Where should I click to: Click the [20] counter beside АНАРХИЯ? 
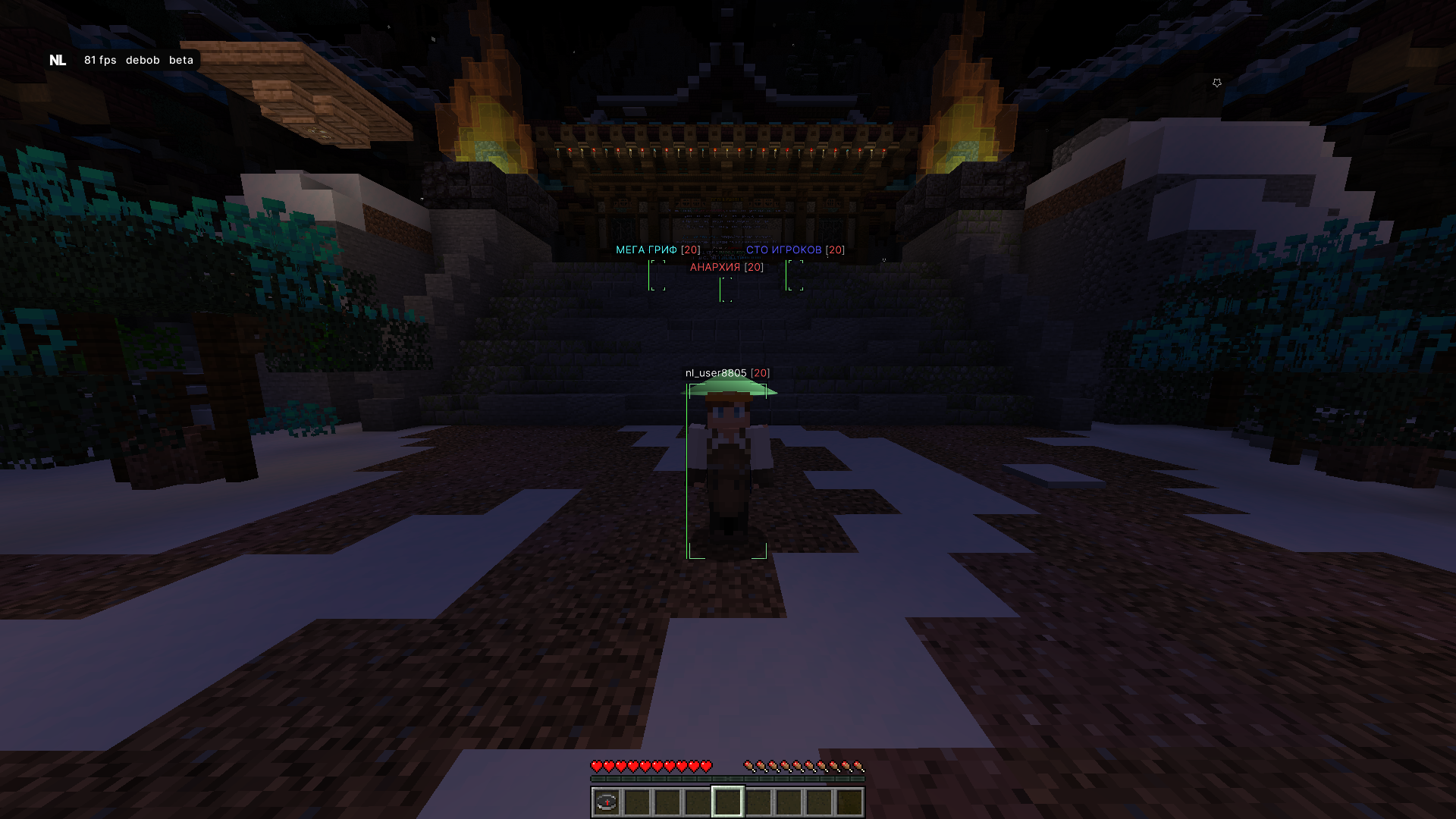(753, 267)
